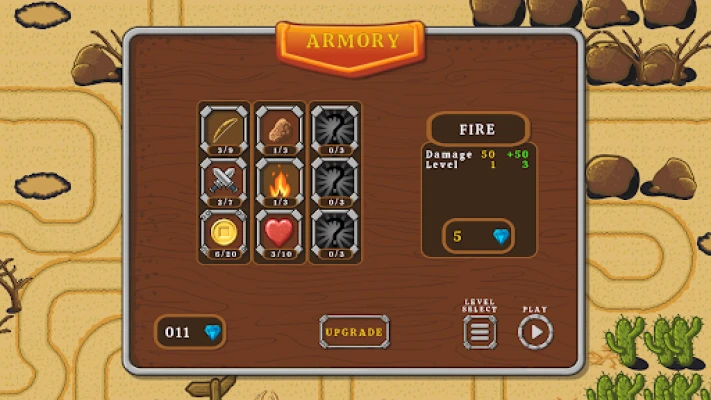Image resolution: width=711 pixels, height=400 pixels.
Task: Open the Level Select menu
Action: (x=480, y=331)
